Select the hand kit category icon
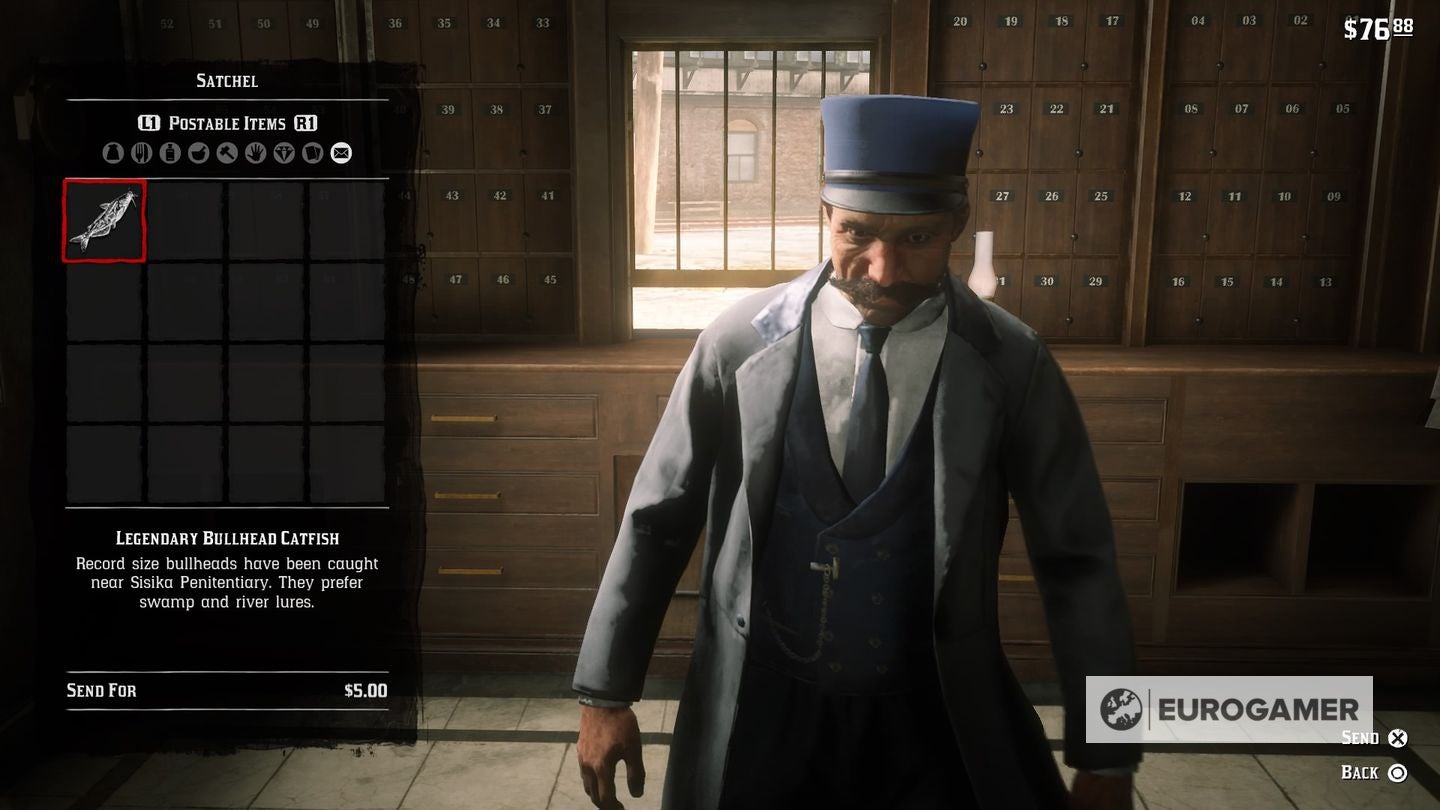The image size is (1440, 810). pyautogui.click(x=253, y=153)
